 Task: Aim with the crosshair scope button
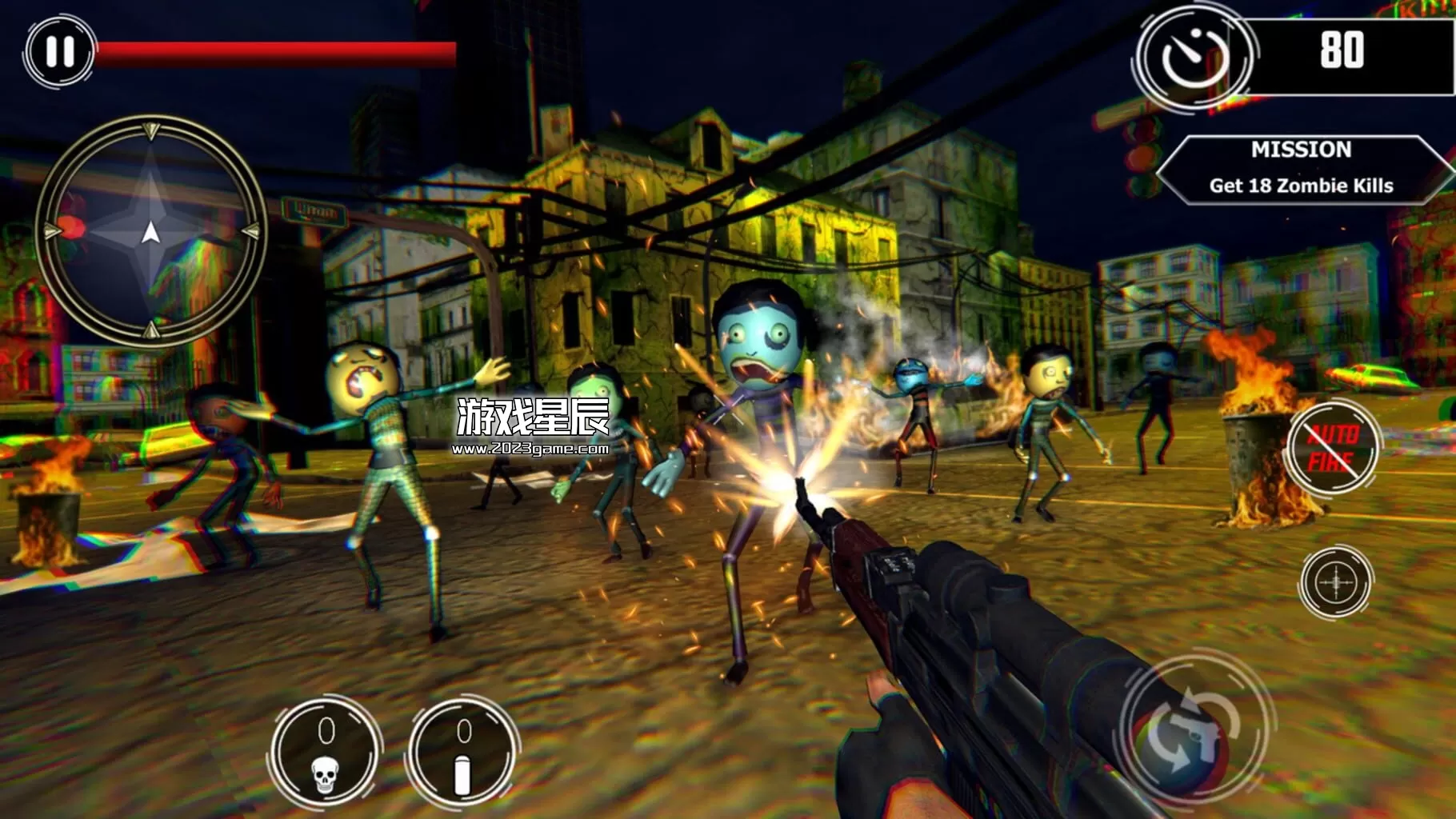pos(1335,581)
